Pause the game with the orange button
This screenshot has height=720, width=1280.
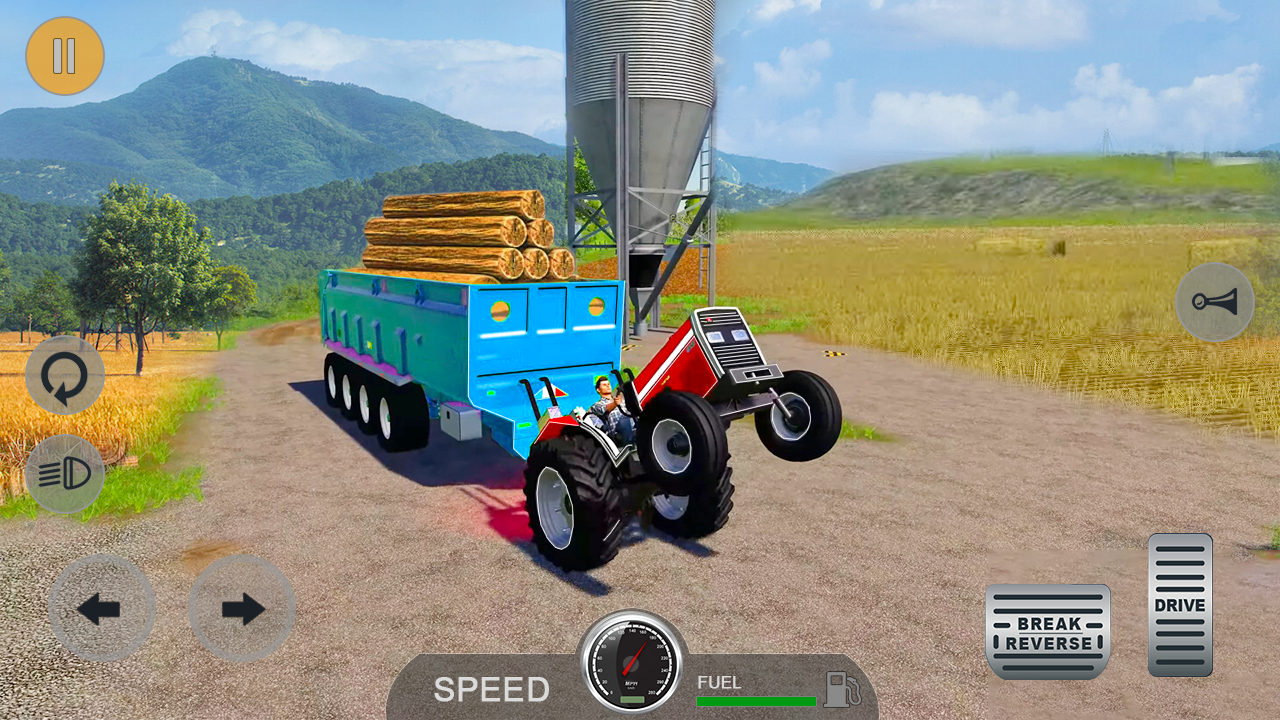[65, 56]
